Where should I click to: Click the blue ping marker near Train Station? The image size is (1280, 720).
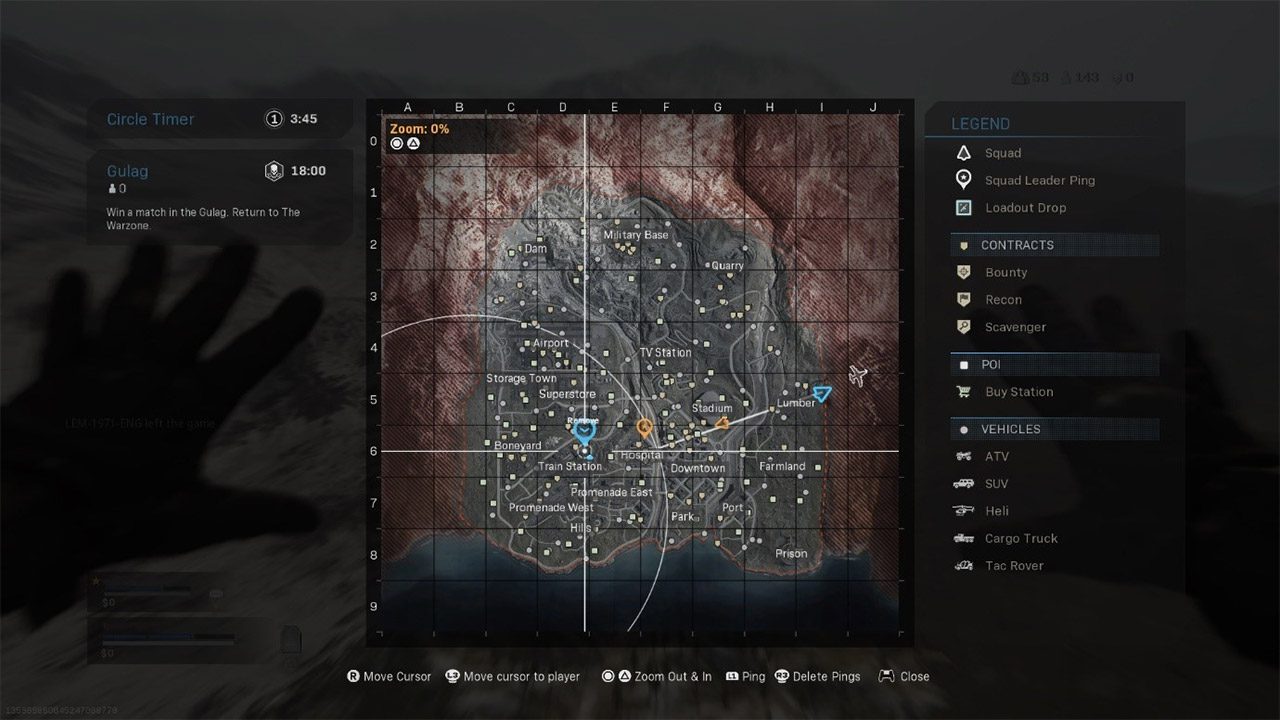[584, 433]
